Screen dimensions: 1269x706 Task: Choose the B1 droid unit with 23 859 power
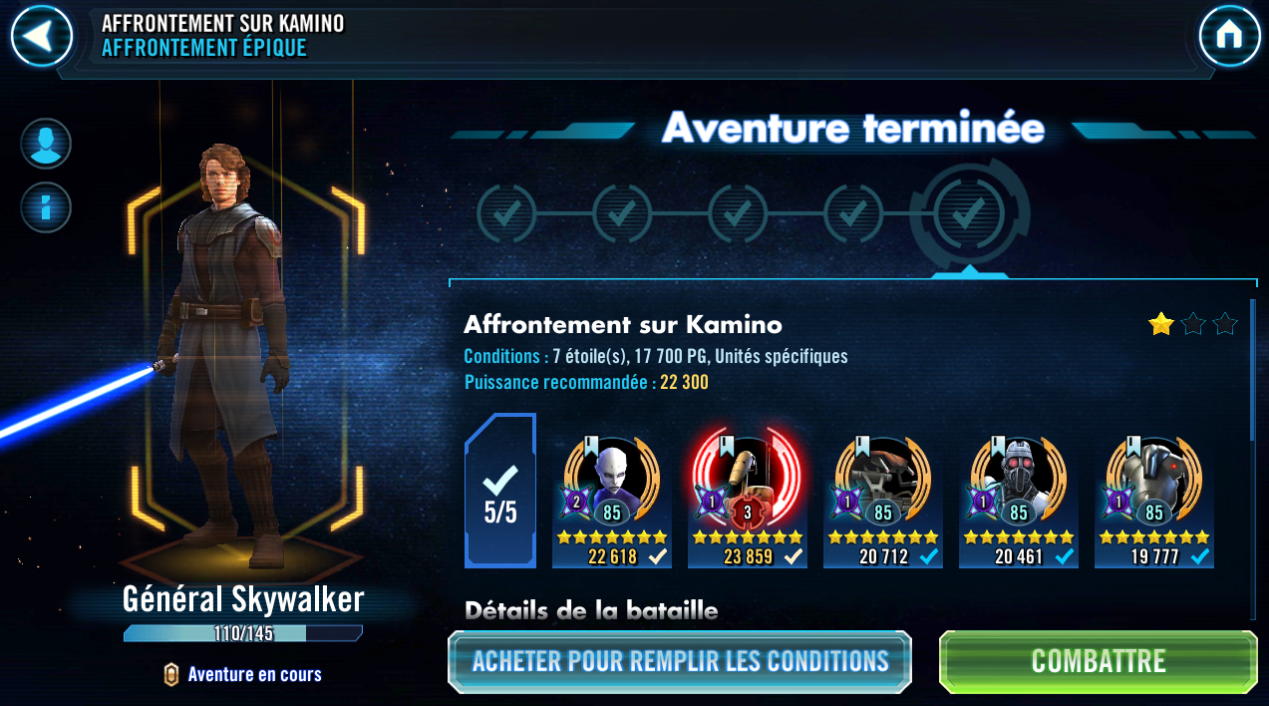click(x=746, y=500)
